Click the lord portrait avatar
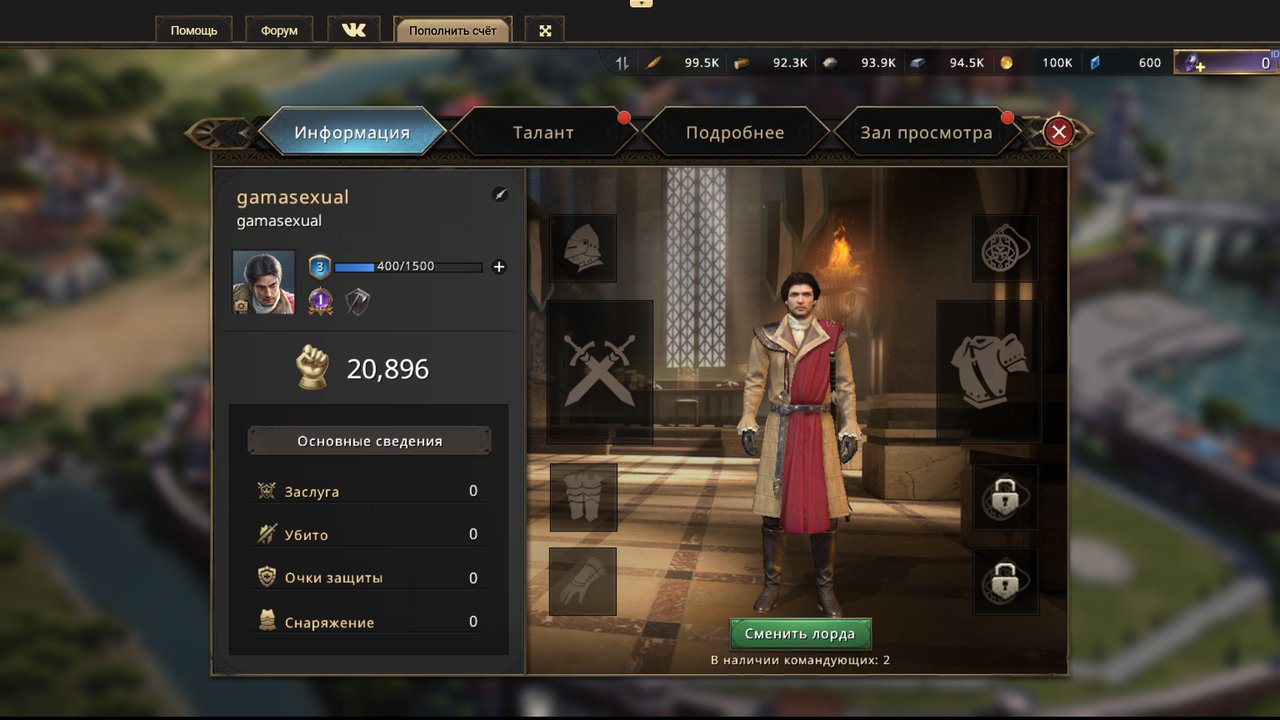This screenshot has width=1280, height=720. click(264, 282)
